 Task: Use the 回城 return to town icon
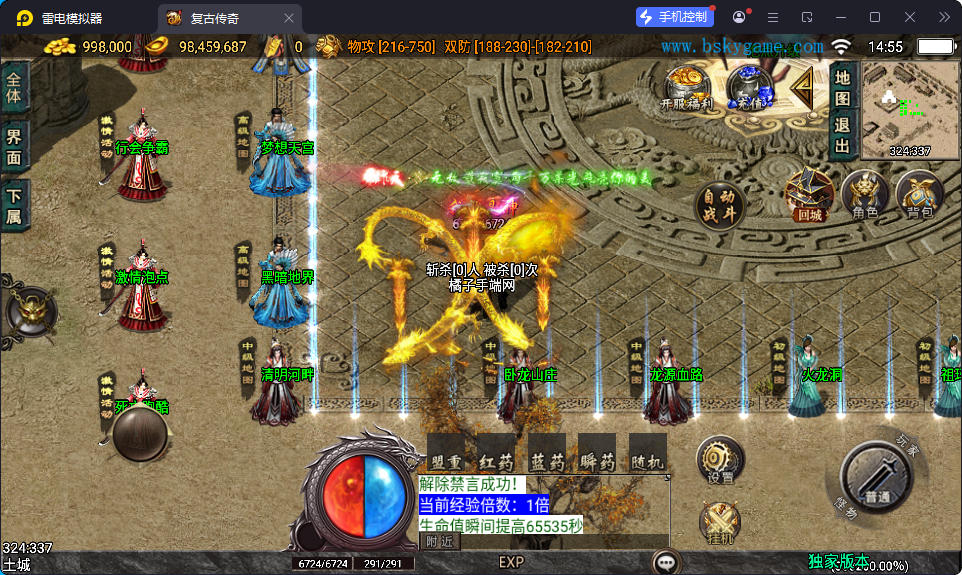click(809, 193)
